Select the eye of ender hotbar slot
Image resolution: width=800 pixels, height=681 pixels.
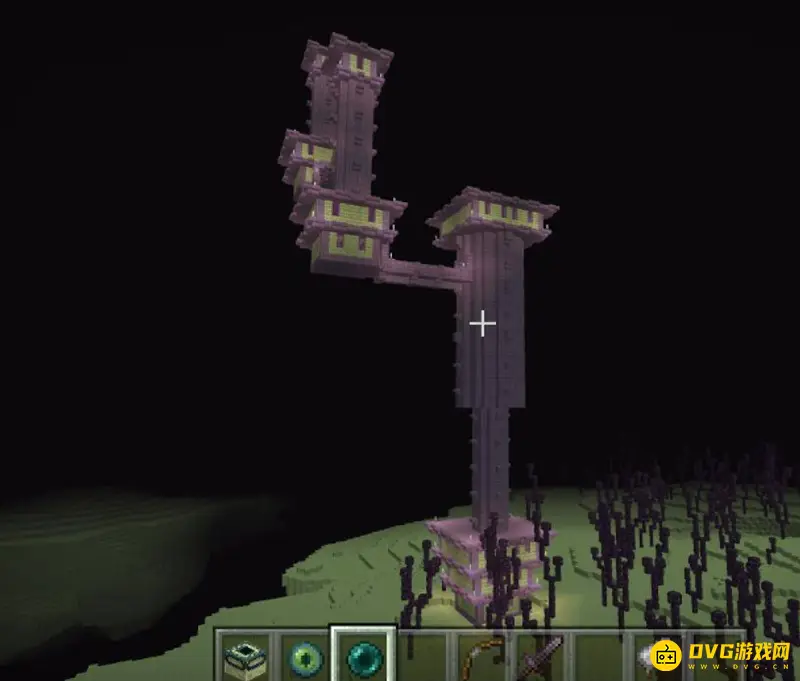point(304,658)
